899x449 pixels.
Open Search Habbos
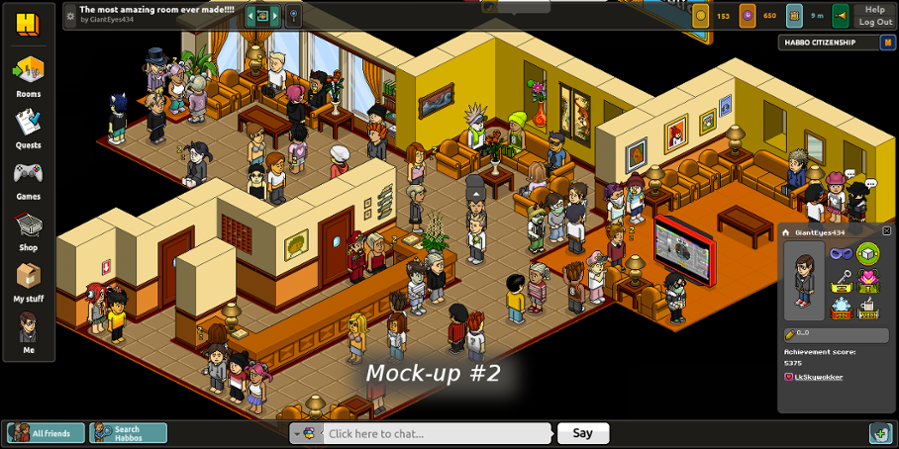[128, 433]
